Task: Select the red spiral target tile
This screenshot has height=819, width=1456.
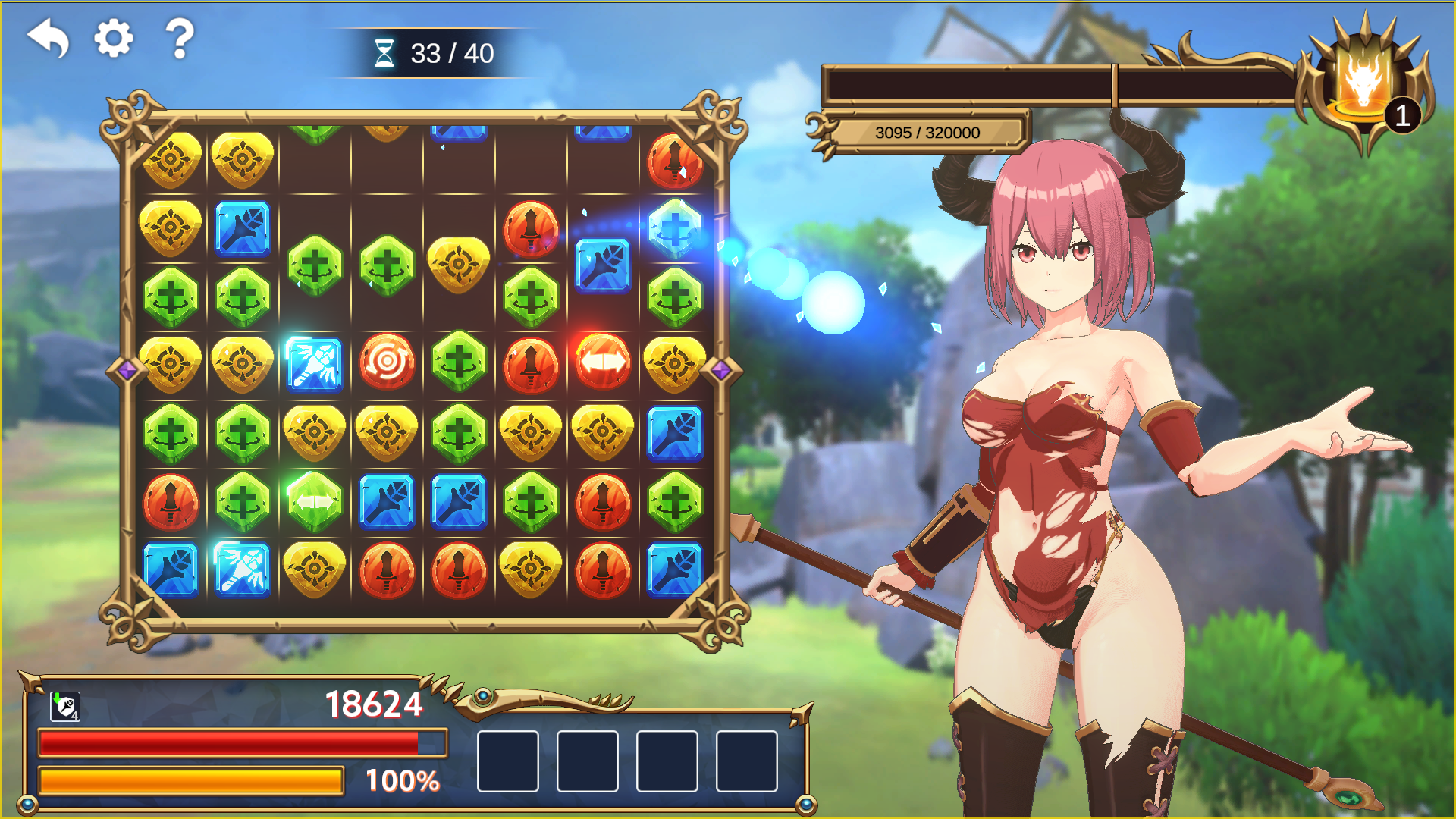Action: 387,362
